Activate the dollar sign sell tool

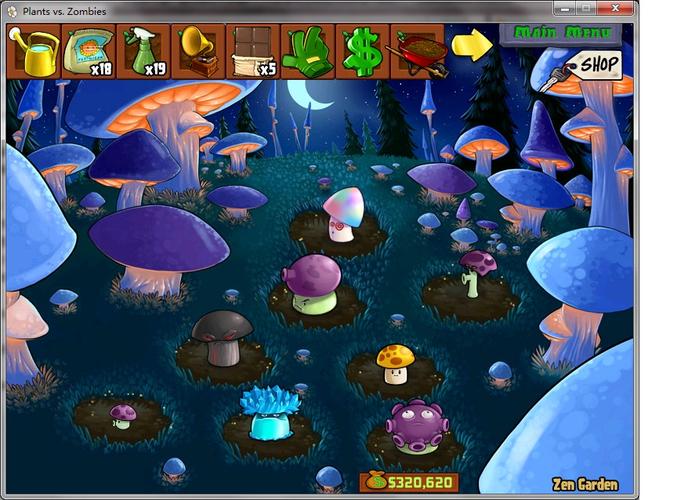point(361,52)
